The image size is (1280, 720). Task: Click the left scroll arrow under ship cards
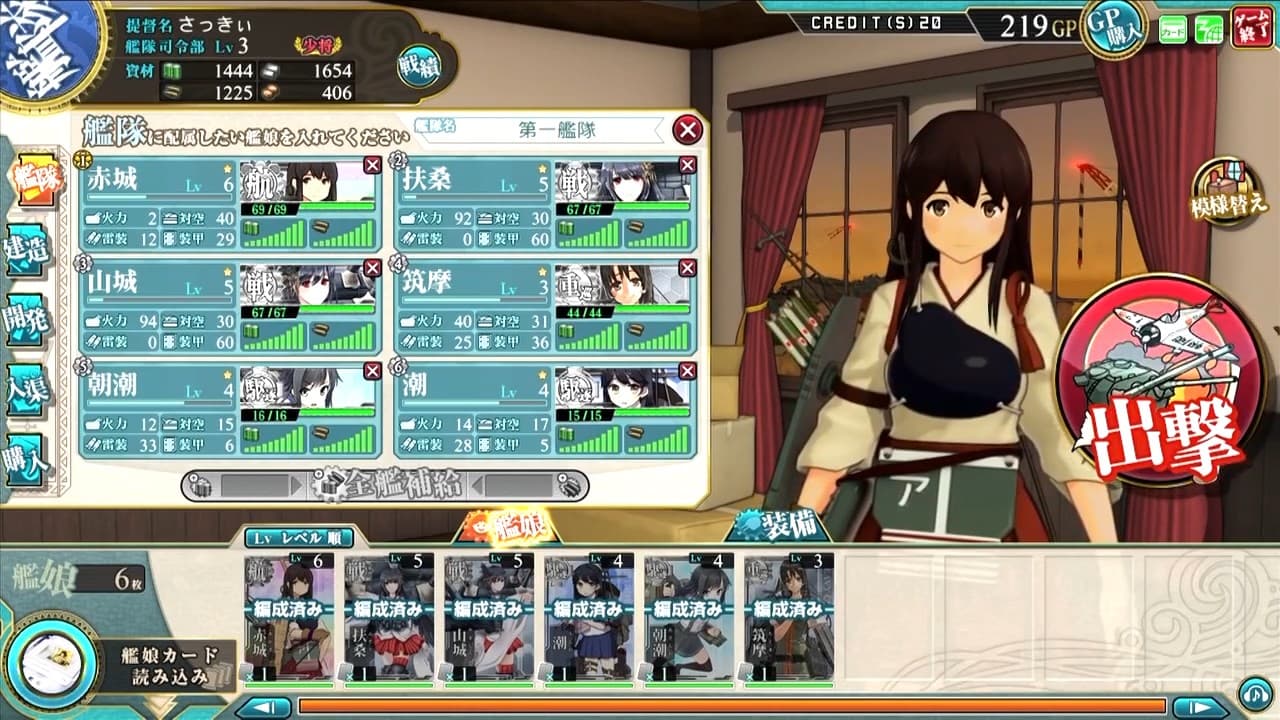click(261, 704)
